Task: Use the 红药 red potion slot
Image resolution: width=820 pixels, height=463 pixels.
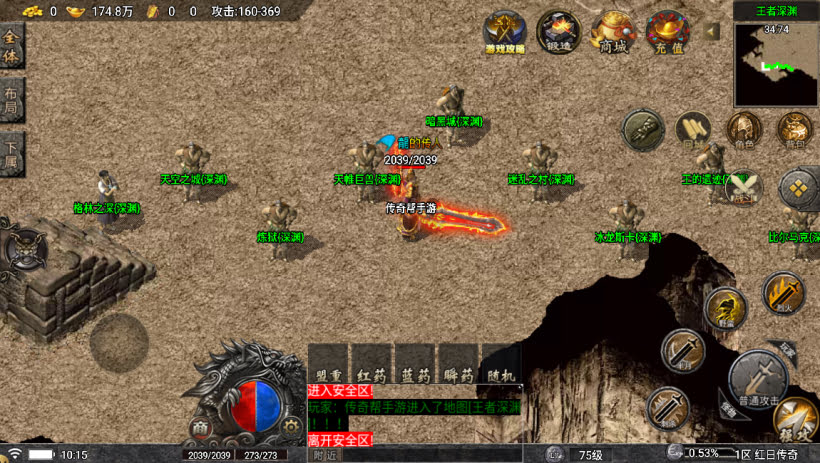Action: tap(371, 364)
